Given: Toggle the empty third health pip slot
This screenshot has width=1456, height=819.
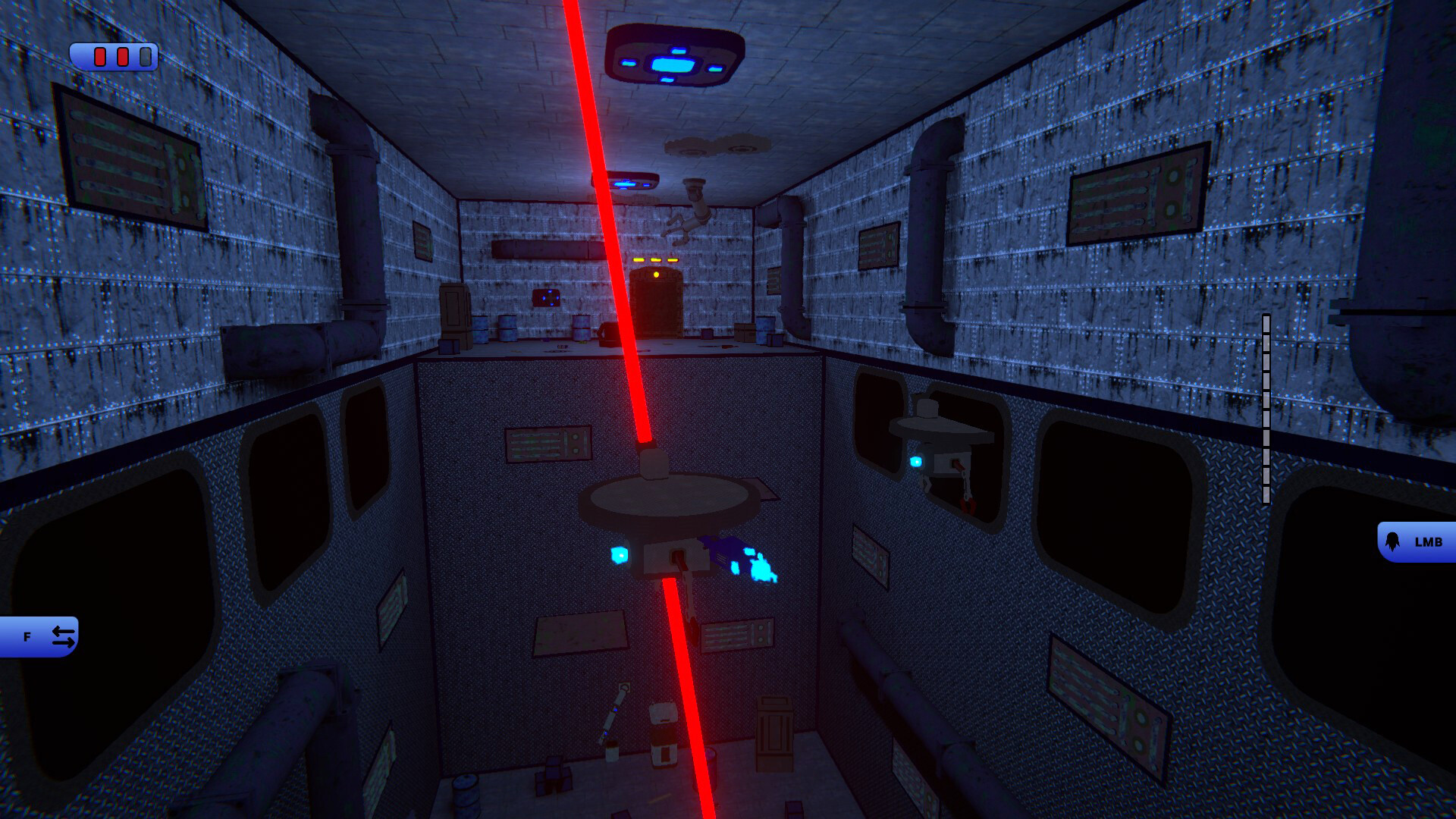Looking at the screenshot, I should click(x=145, y=57).
